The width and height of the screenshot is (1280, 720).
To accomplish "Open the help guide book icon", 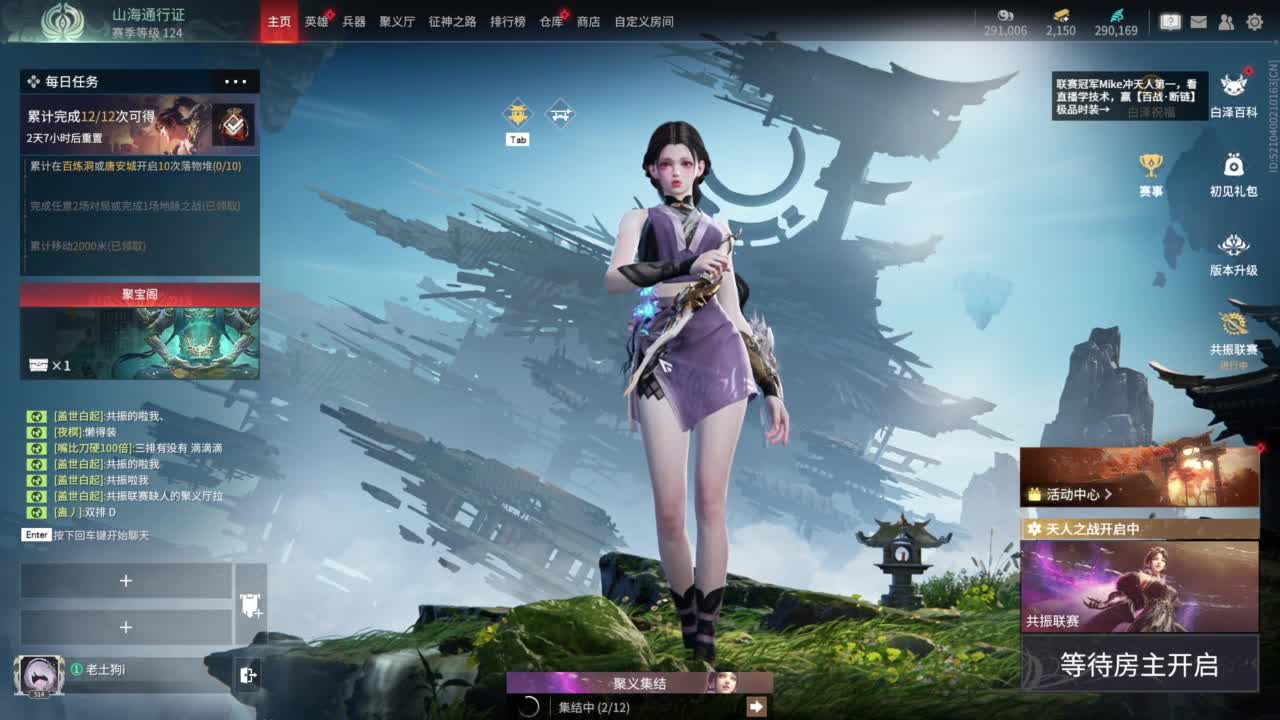I will (1169, 20).
